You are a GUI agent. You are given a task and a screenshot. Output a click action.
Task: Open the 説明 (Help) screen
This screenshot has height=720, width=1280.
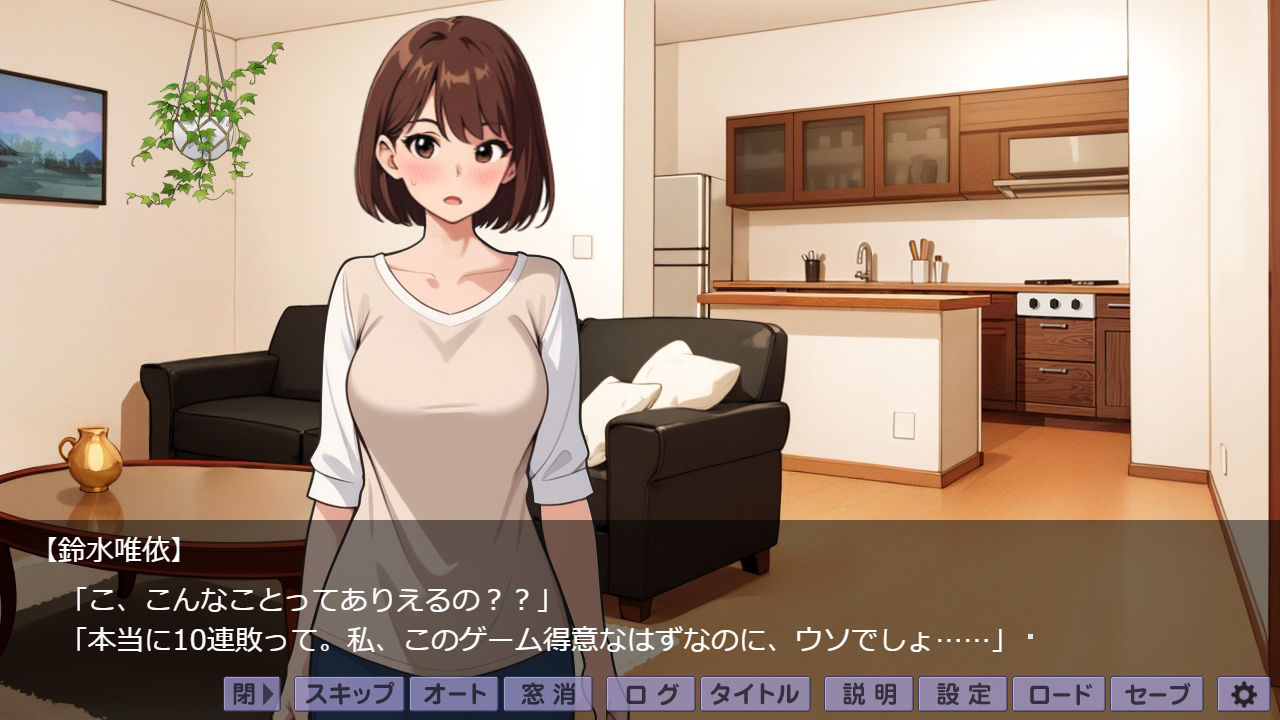pos(869,693)
